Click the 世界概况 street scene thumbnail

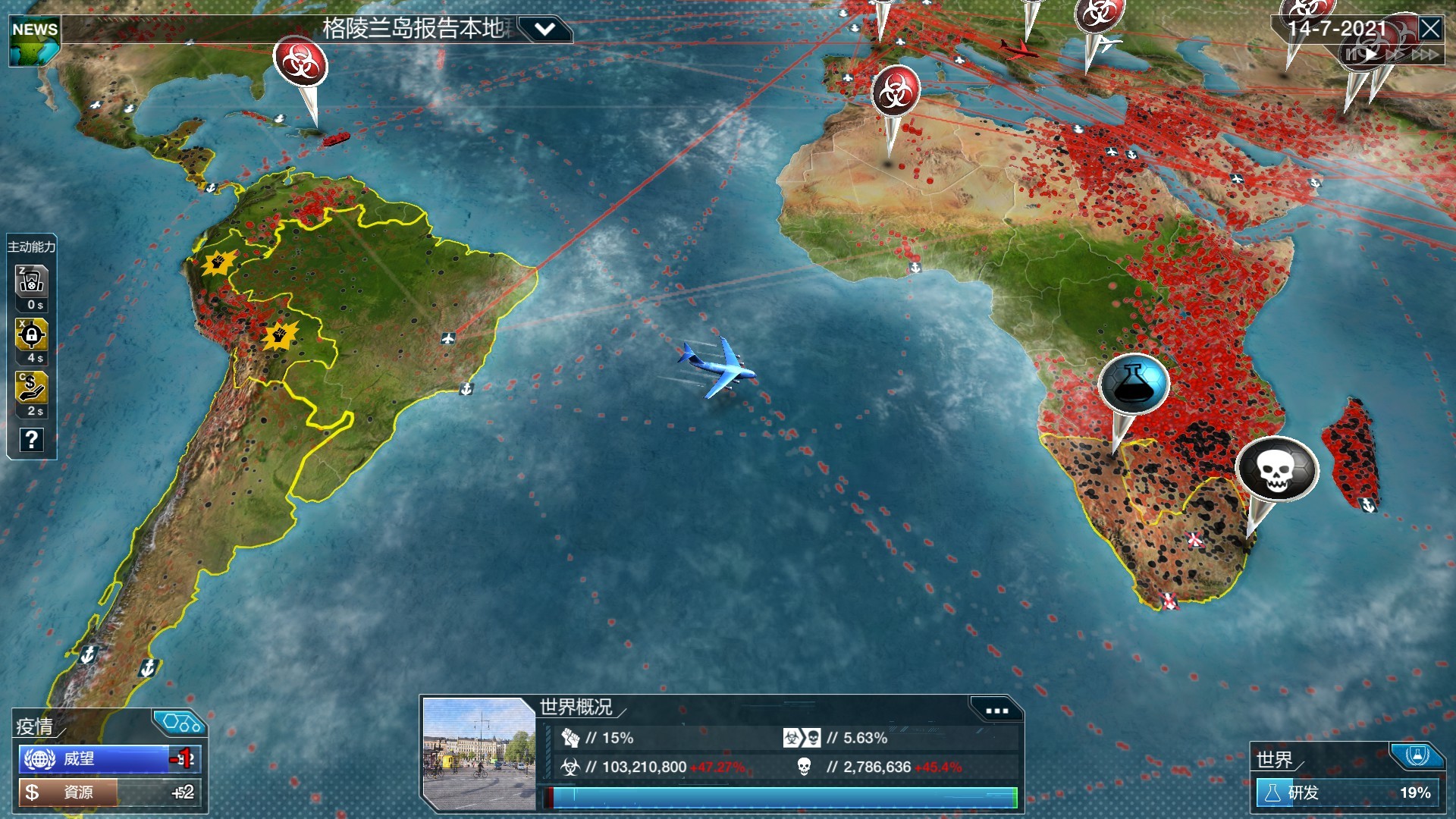(479, 754)
